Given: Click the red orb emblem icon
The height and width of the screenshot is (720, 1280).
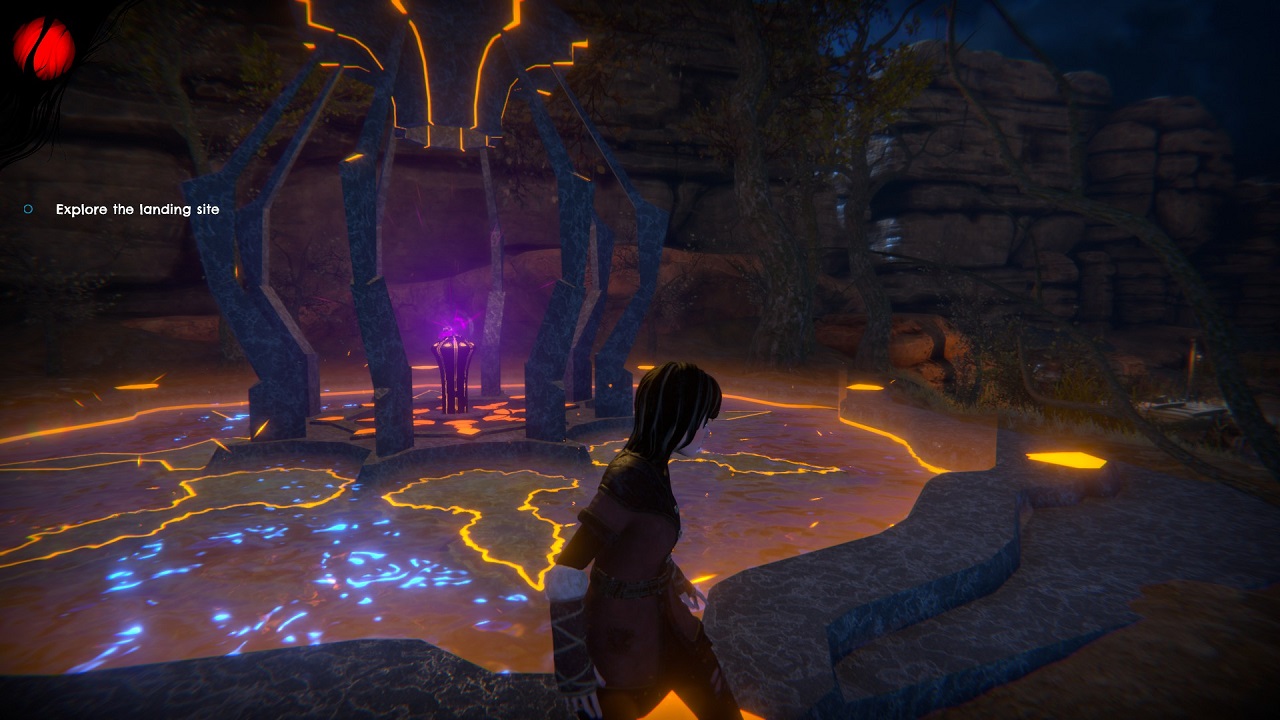Looking at the screenshot, I should [44, 48].
